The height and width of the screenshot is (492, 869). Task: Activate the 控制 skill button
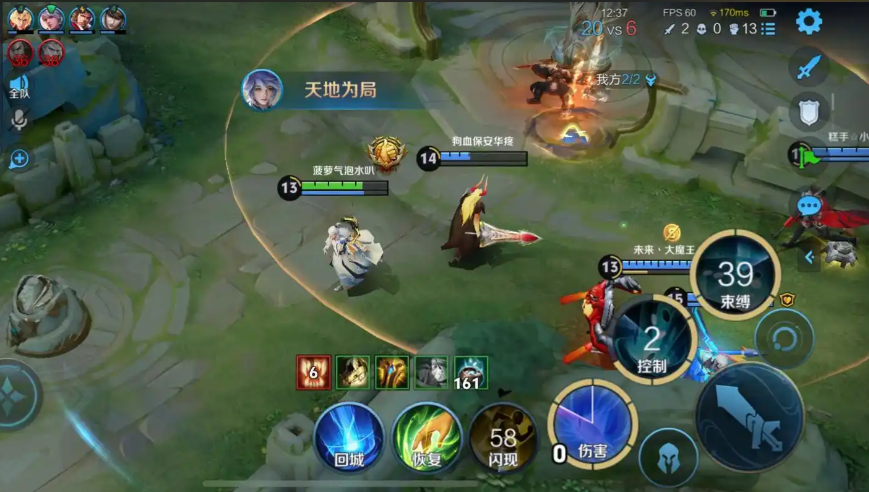click(x=652, y=342)
